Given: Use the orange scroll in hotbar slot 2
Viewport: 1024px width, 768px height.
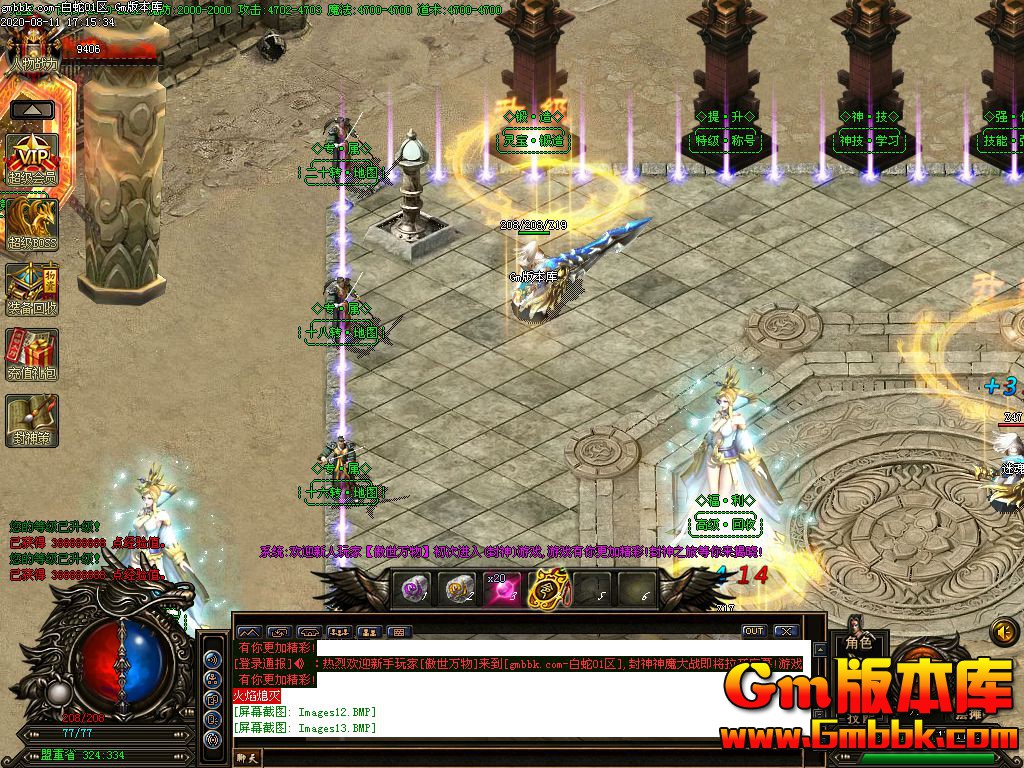Looking at the screenshot, I should 460,590.
